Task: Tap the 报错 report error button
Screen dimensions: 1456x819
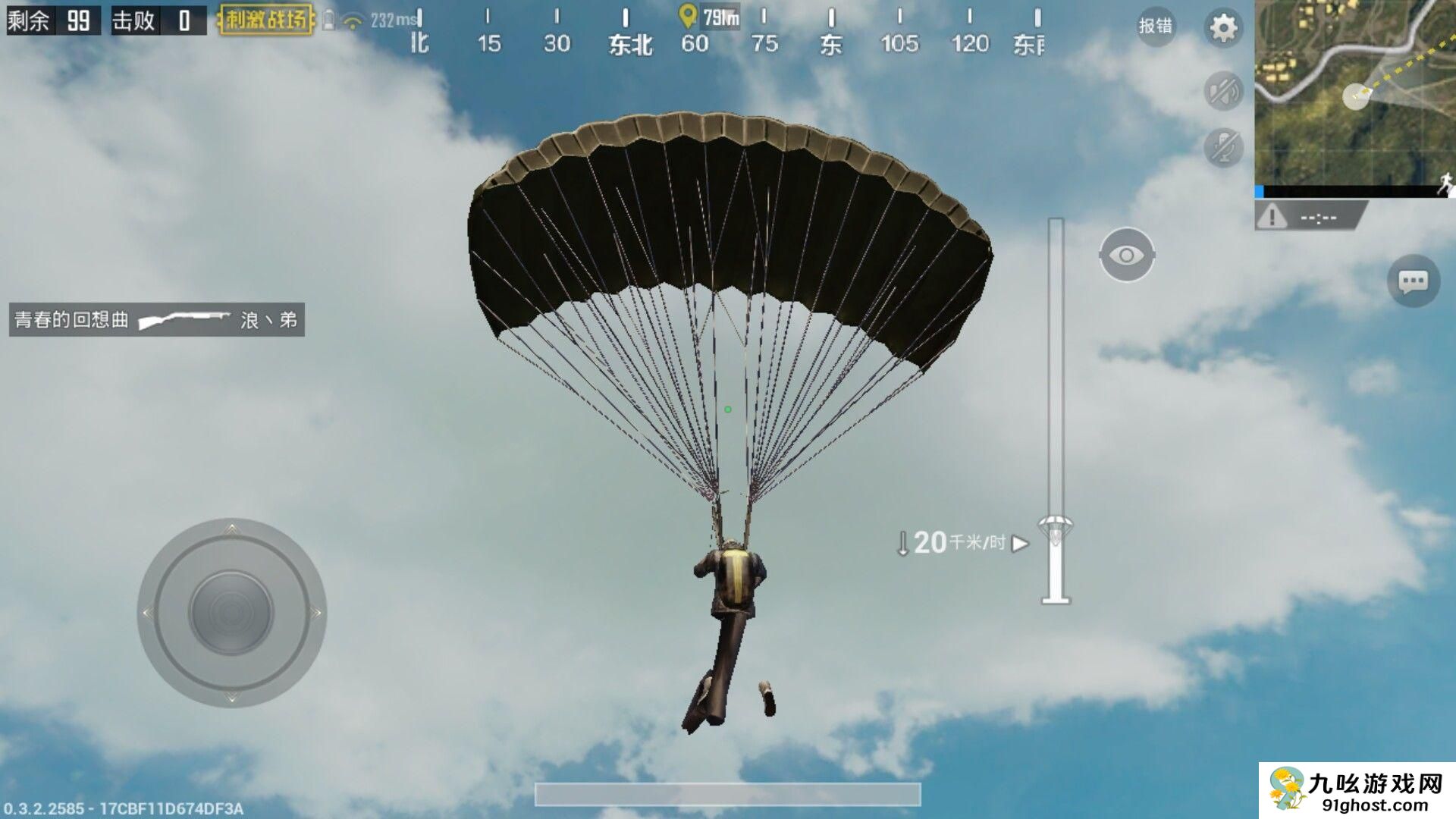Action: (x=1156, y=27)
